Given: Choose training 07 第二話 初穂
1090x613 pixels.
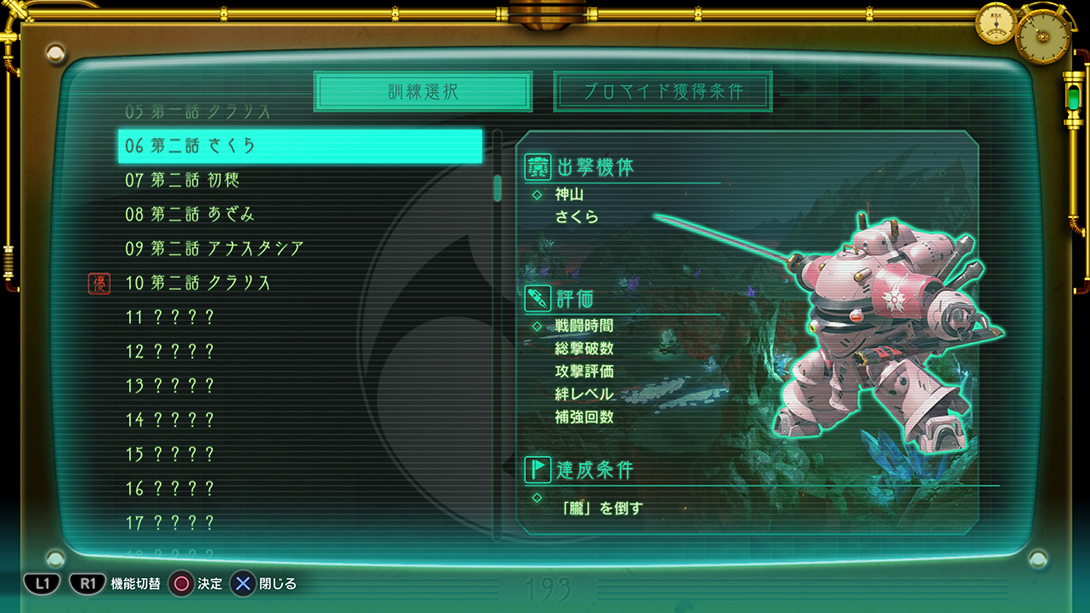Looking at the screenshot, I should pos(299,180).
